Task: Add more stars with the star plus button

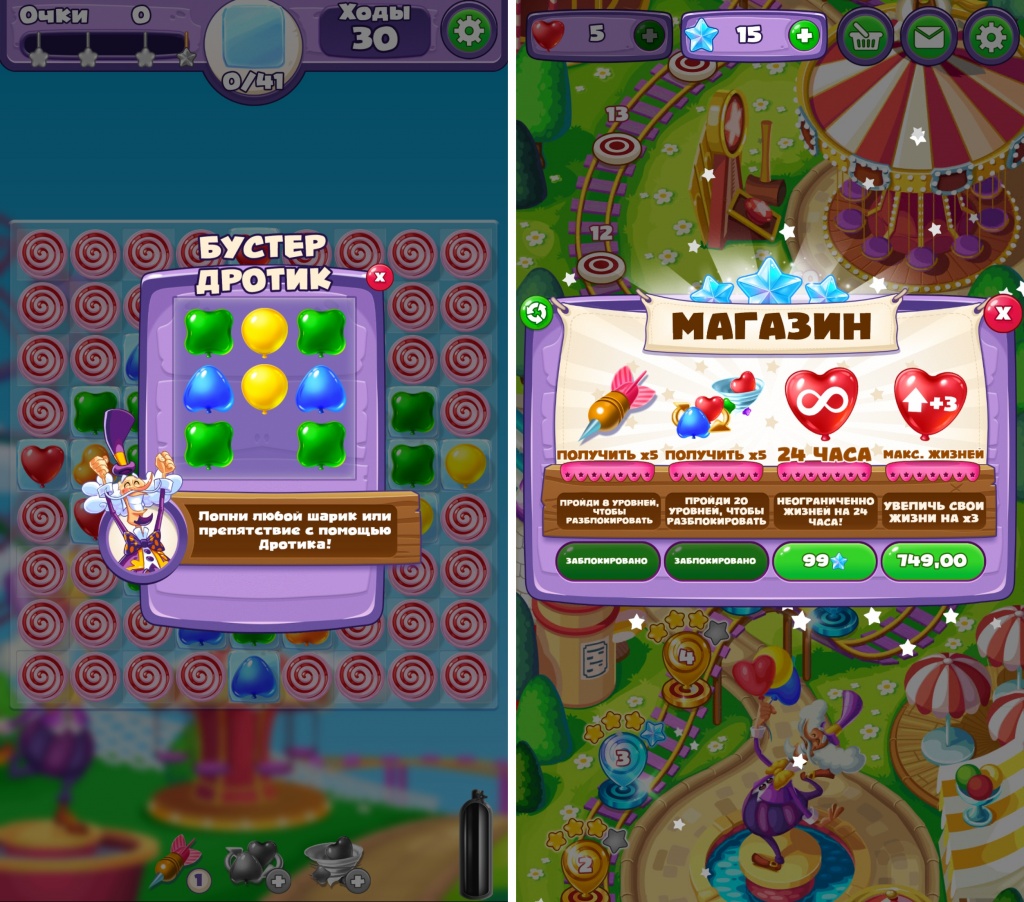Action: click(x=803, y=36)
